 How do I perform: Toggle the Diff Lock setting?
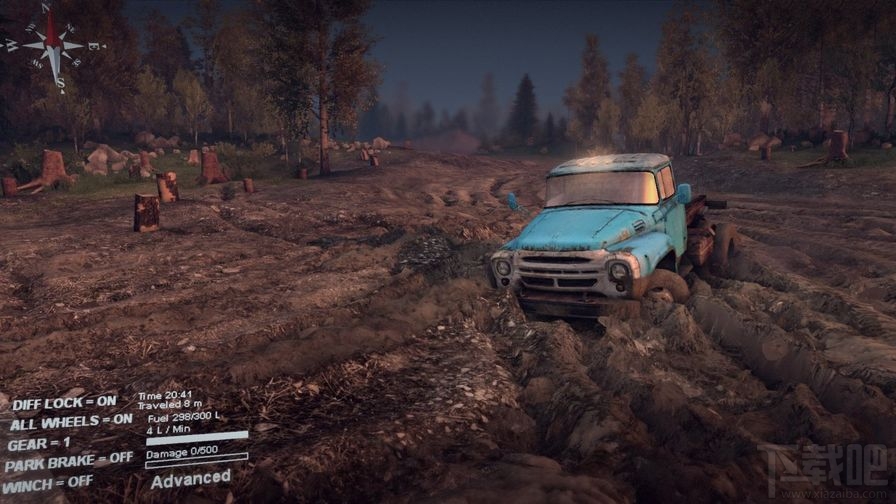coord(64,402)
